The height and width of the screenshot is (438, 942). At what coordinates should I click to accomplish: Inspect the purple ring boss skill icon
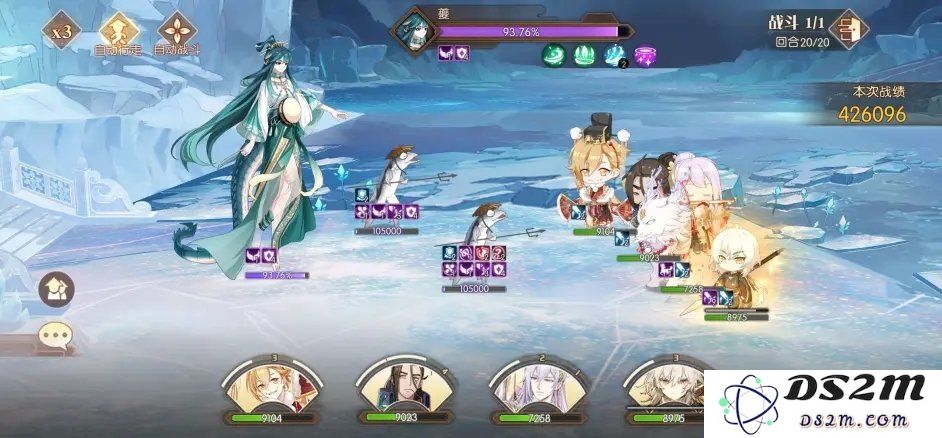pyautogui.click(x=646, y=56)
